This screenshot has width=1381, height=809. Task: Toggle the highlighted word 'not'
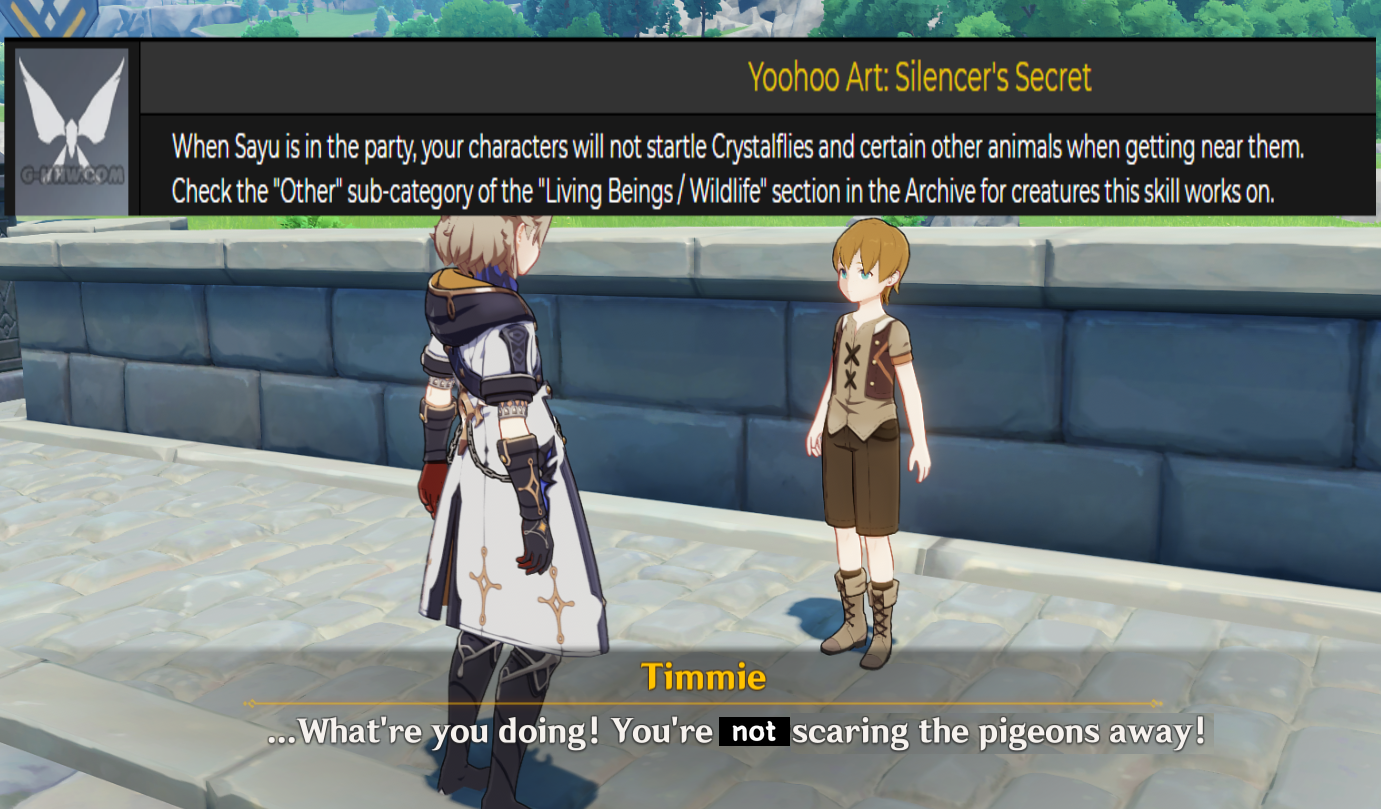753,731
